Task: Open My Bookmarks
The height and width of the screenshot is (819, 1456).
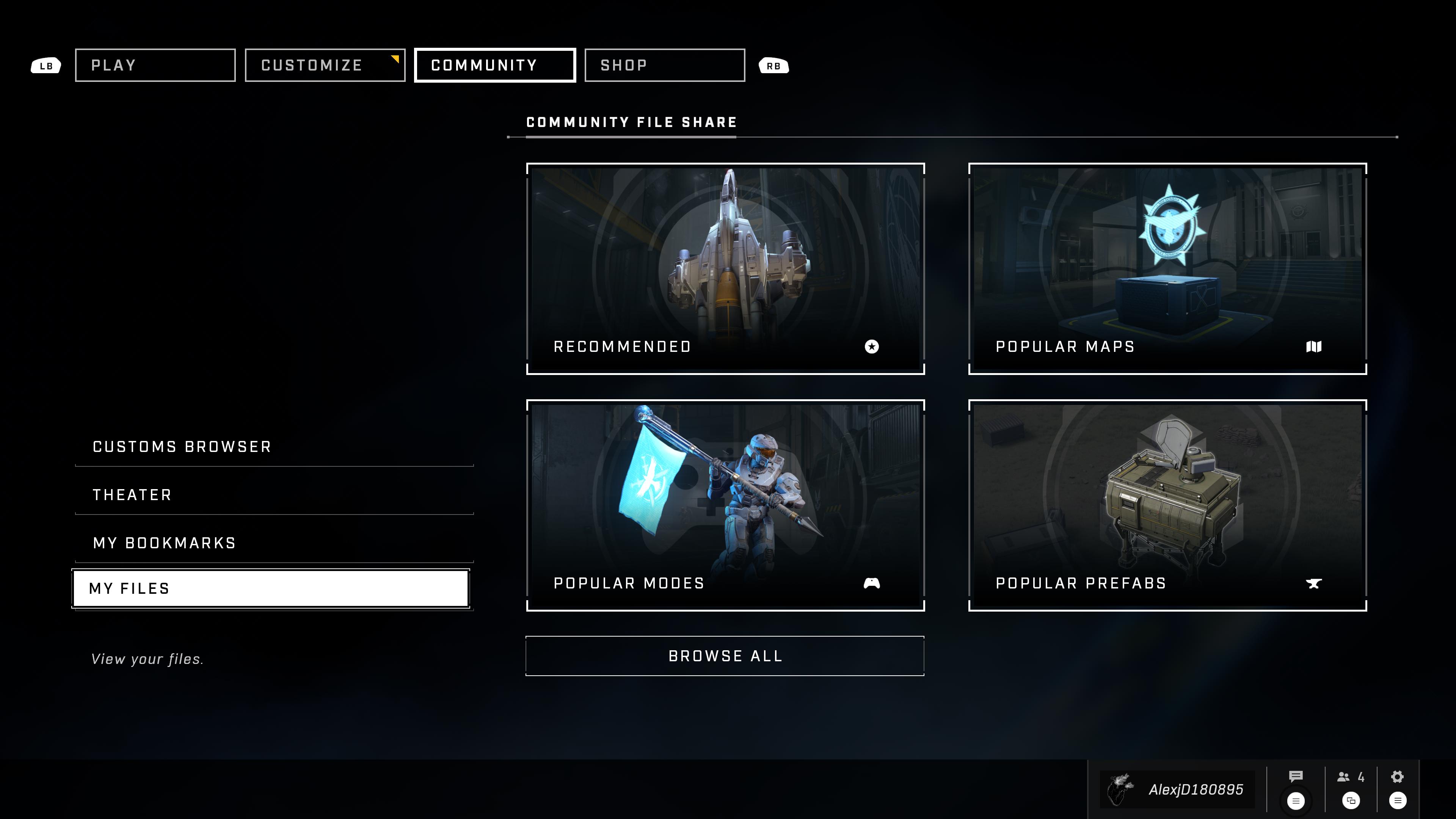Action: 273,543
